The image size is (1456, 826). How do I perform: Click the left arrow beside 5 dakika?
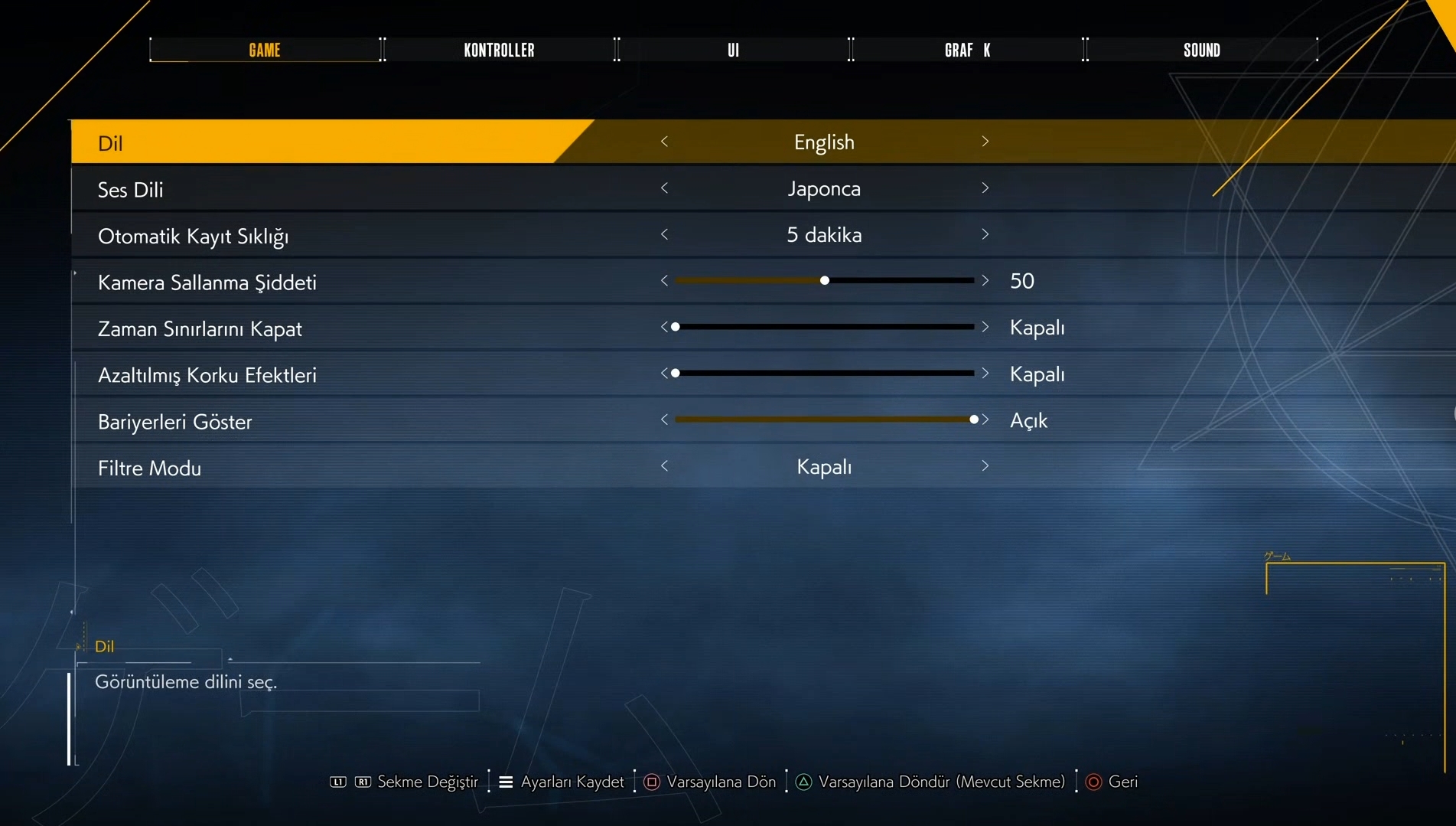coord(664,234)
